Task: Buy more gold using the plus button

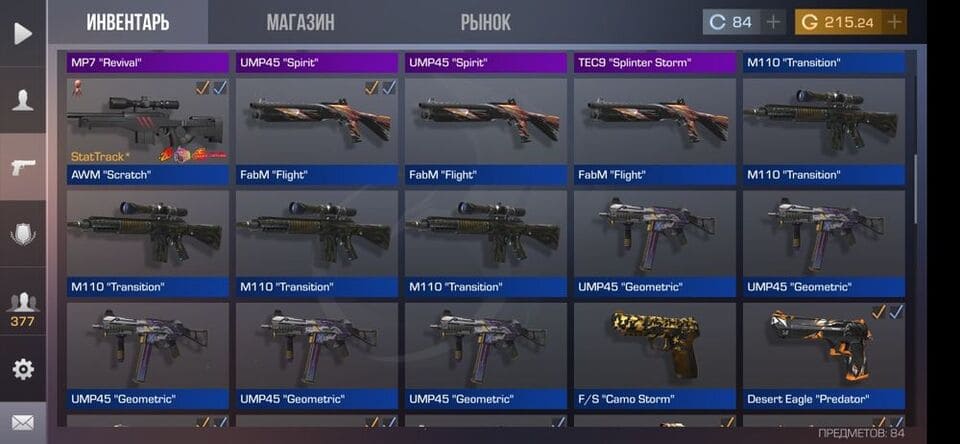Action: [x=894, y=22]
